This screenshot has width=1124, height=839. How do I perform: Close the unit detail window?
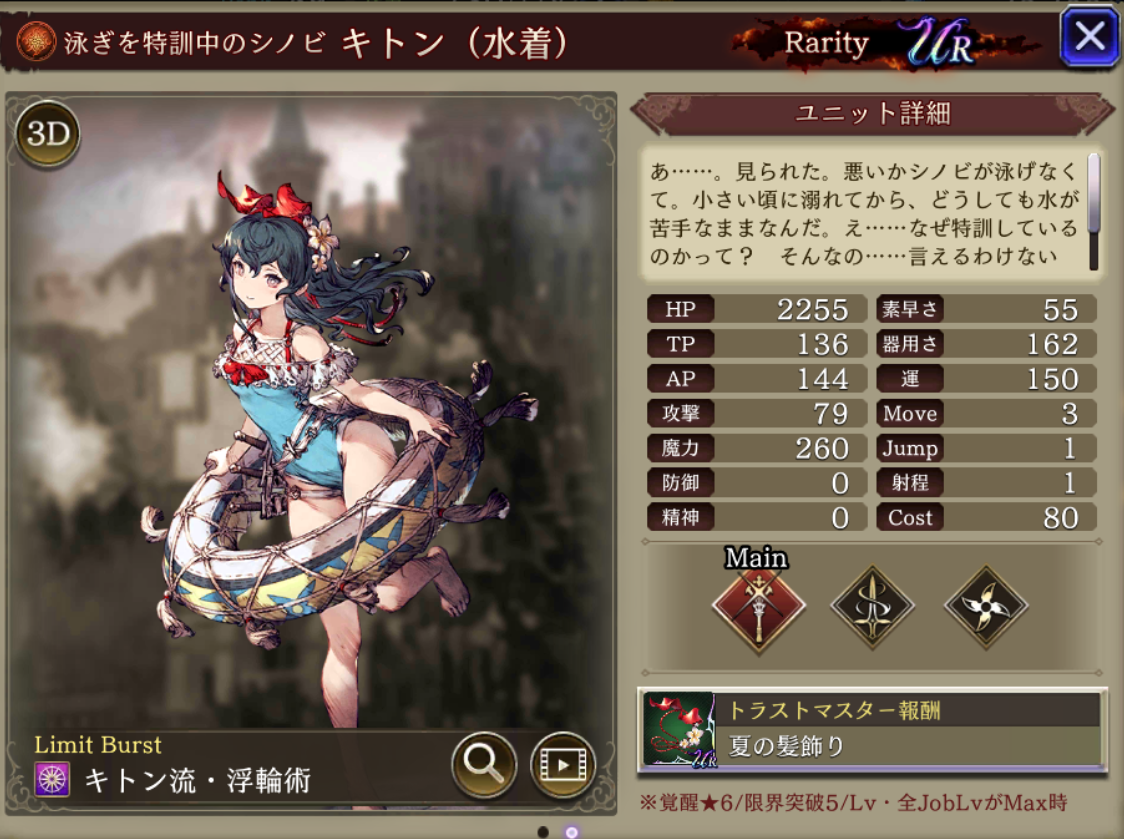(x=1089, y=38)
